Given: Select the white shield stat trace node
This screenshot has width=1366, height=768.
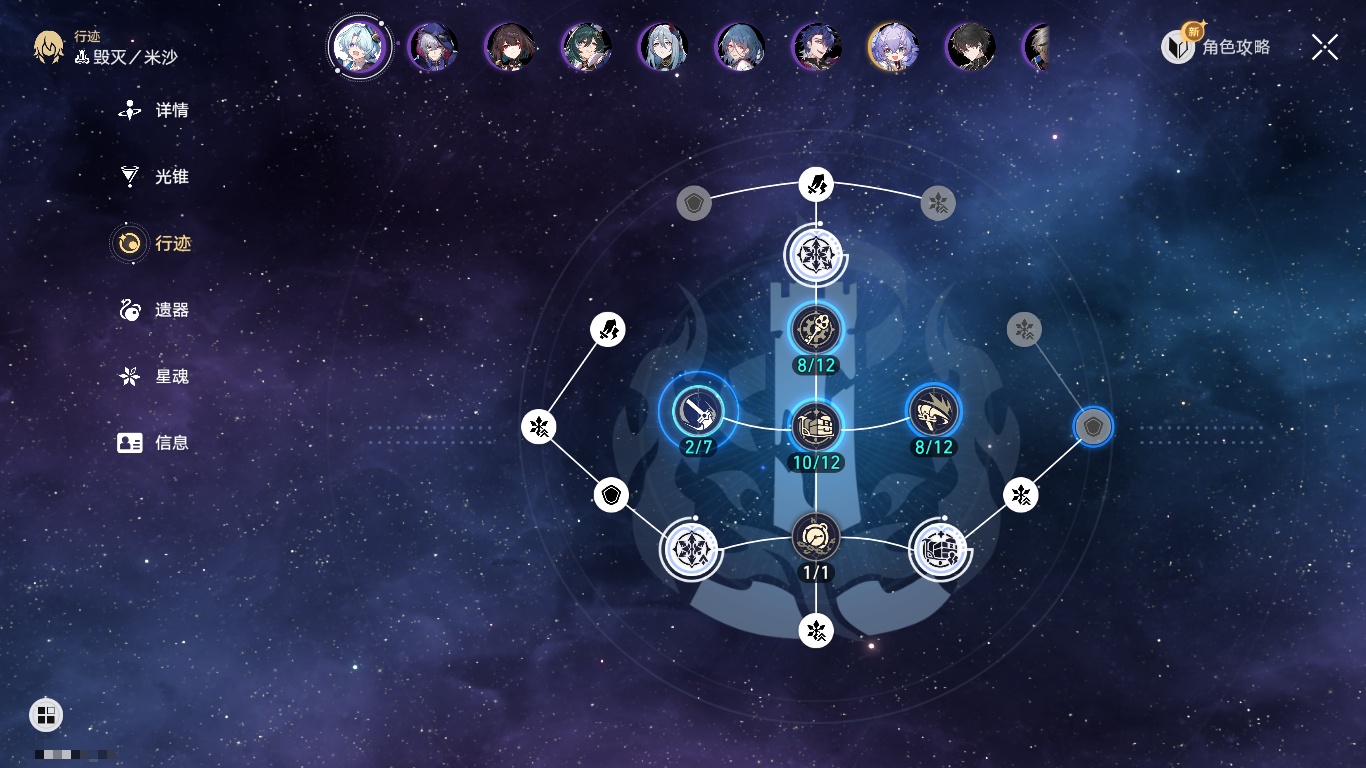Looking at the screenshot, I should pyautogui.click(x=611, y=495).
